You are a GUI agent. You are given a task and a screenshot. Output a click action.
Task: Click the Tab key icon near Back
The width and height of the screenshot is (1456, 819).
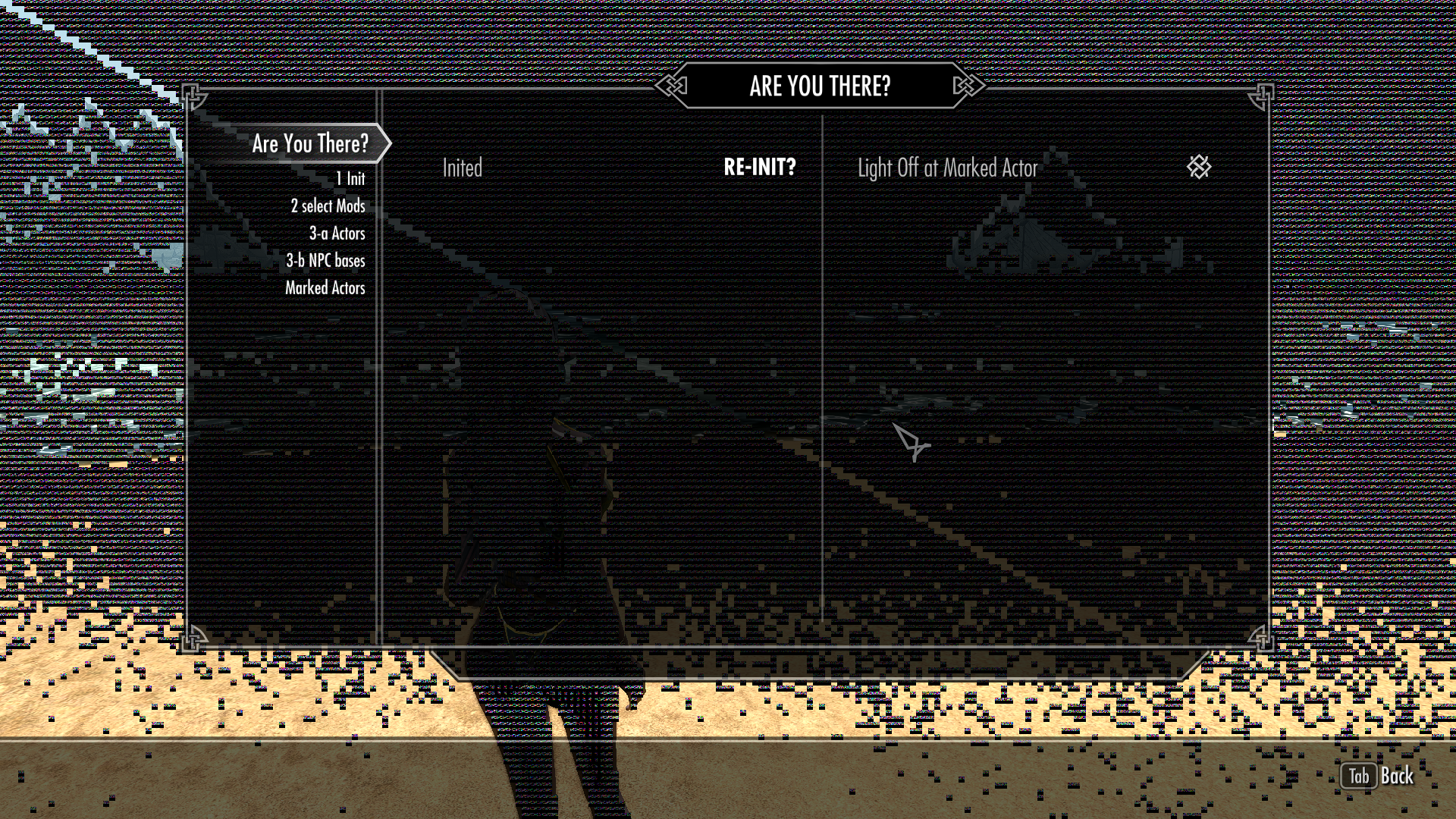1360,777
